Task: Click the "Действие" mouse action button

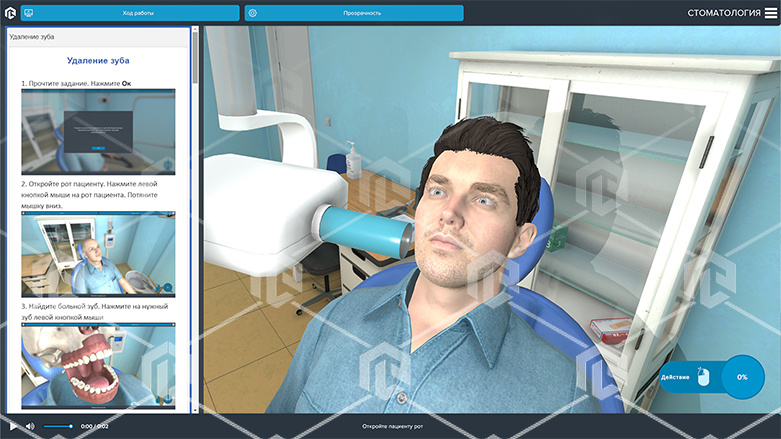Action: point(689,377)
